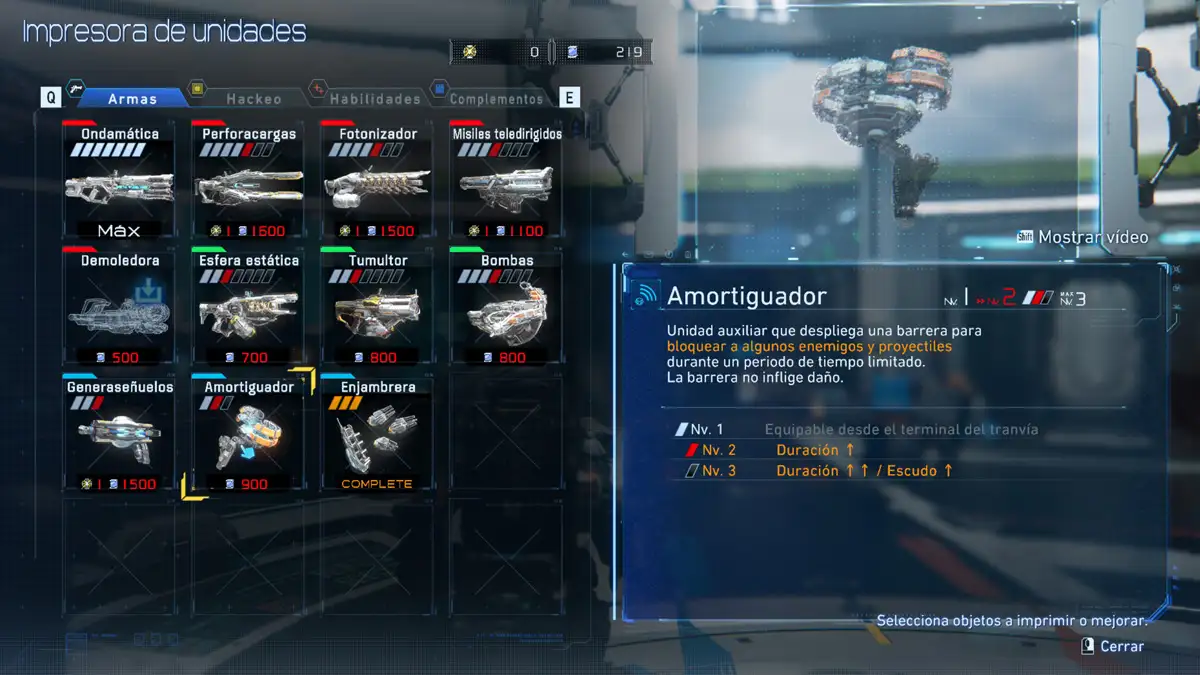The height and width of the screenshot is (675, 1200).
Task: Select the Generaseñuelos auxiliary unit
Action: (x=119, y=434)
